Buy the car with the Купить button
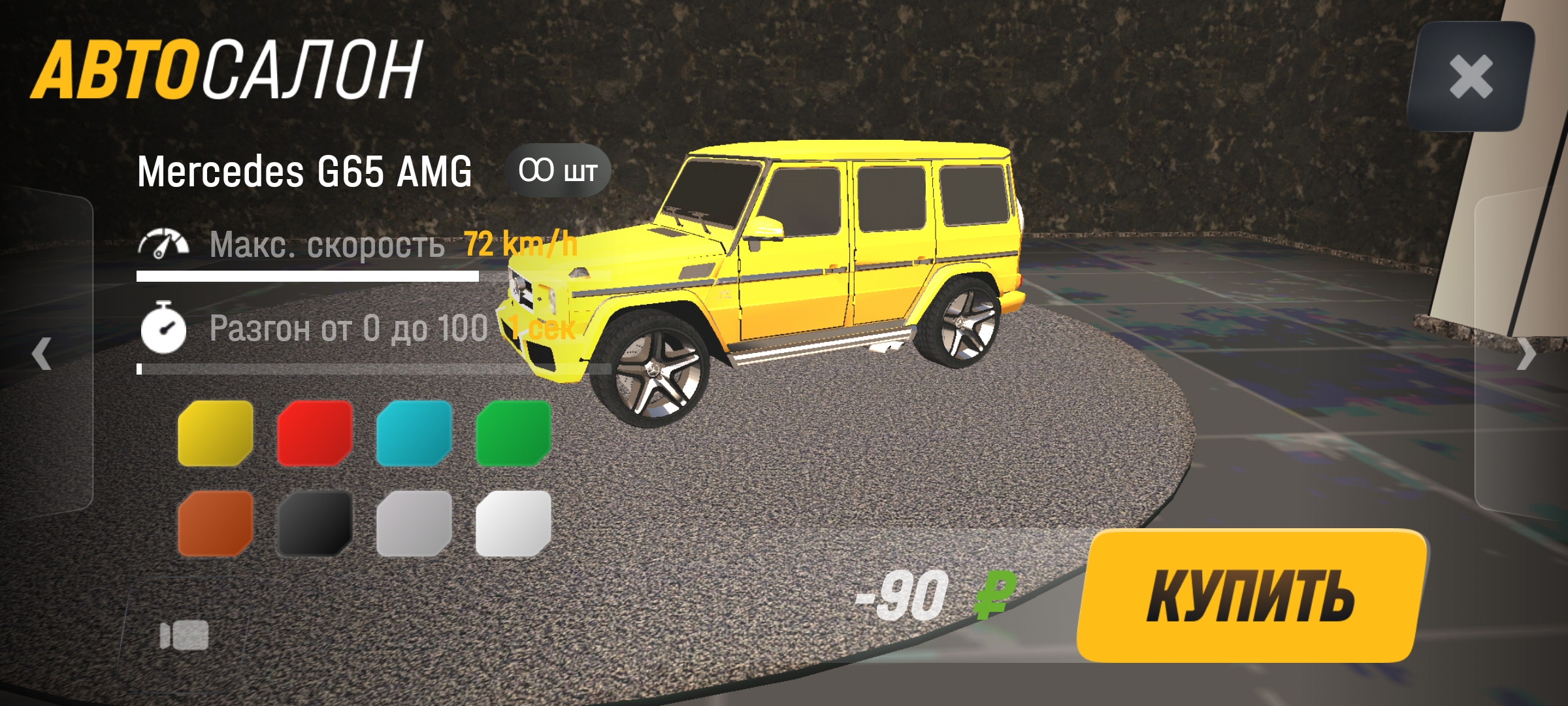Screen dimensions: 1568x706 [1250, 596]
